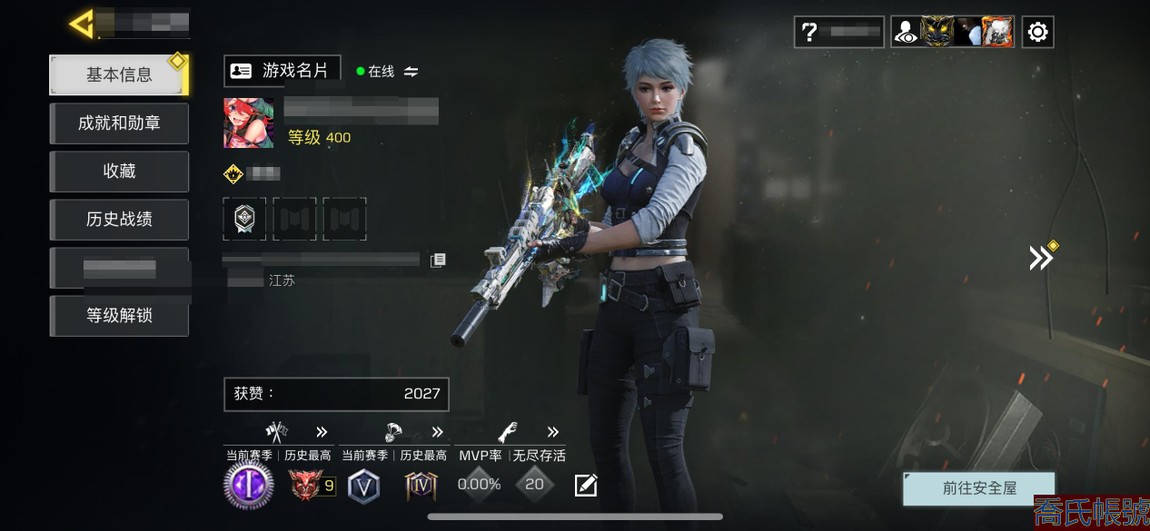Expand the double-arrow panel on the right
The width and height of the screenshot is (1150, 531).
pos(1041,258)
